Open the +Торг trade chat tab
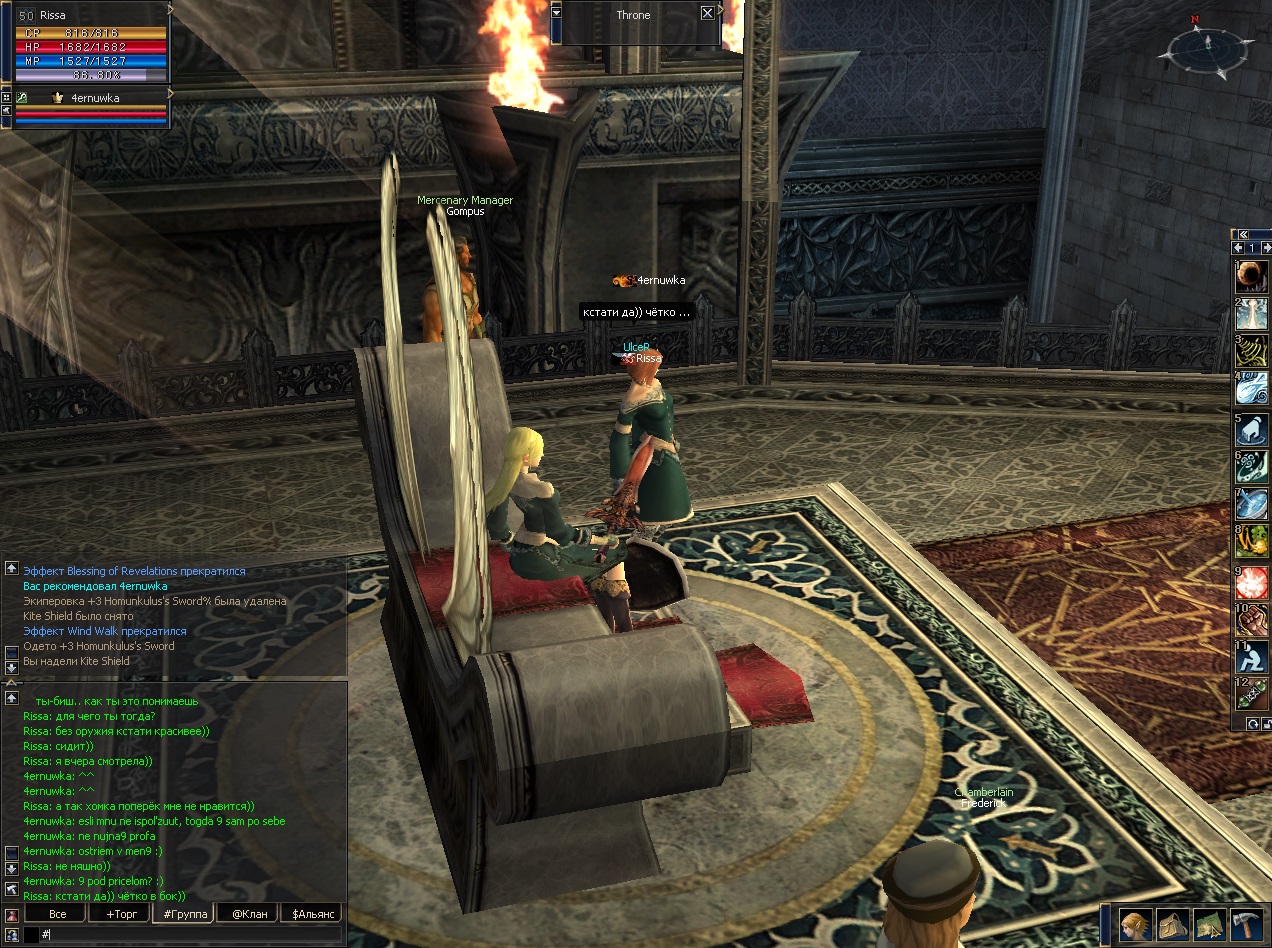The image size is (1272, 948). (x=118, y=913)
